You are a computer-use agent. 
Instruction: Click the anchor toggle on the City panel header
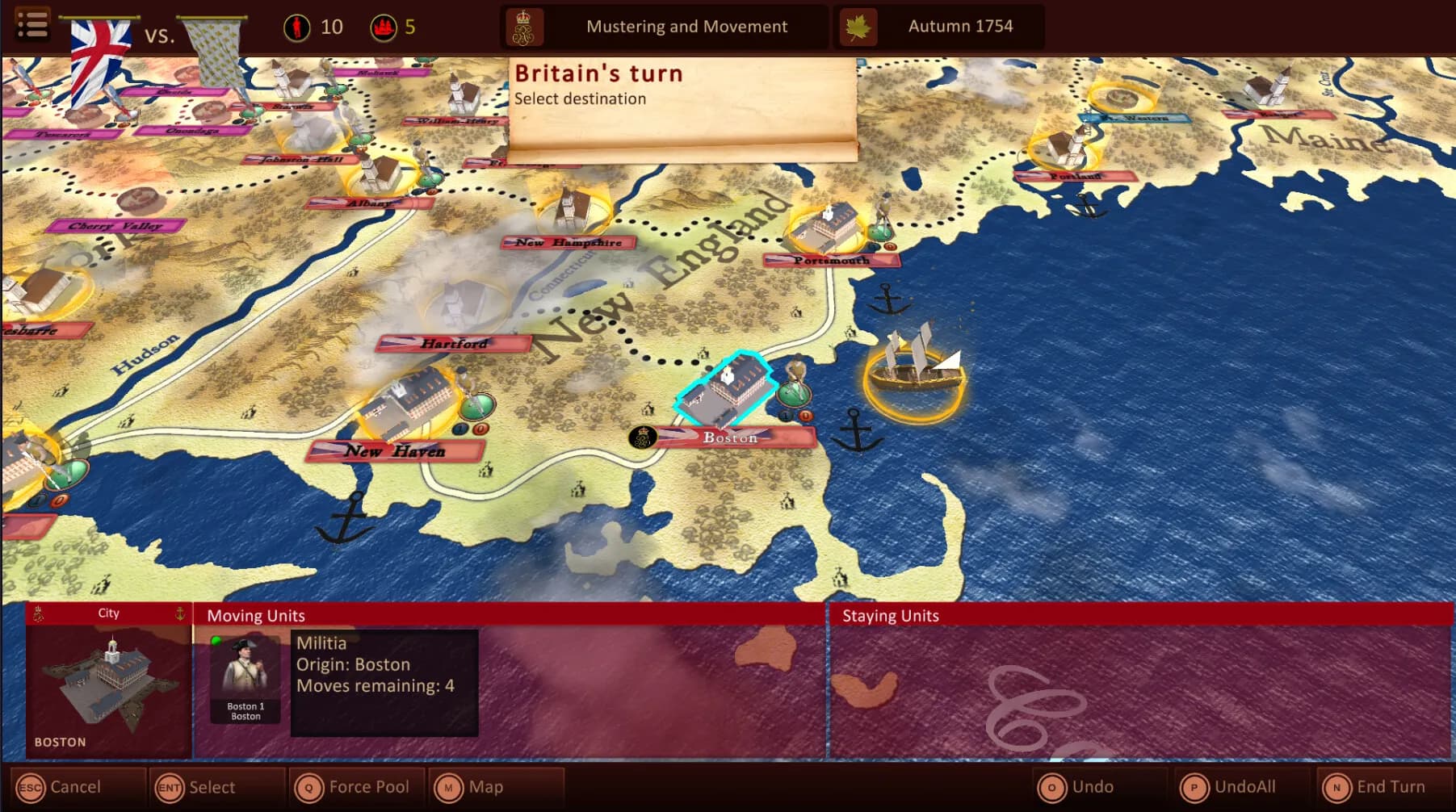pyautogui.click(x=180, y=614)
